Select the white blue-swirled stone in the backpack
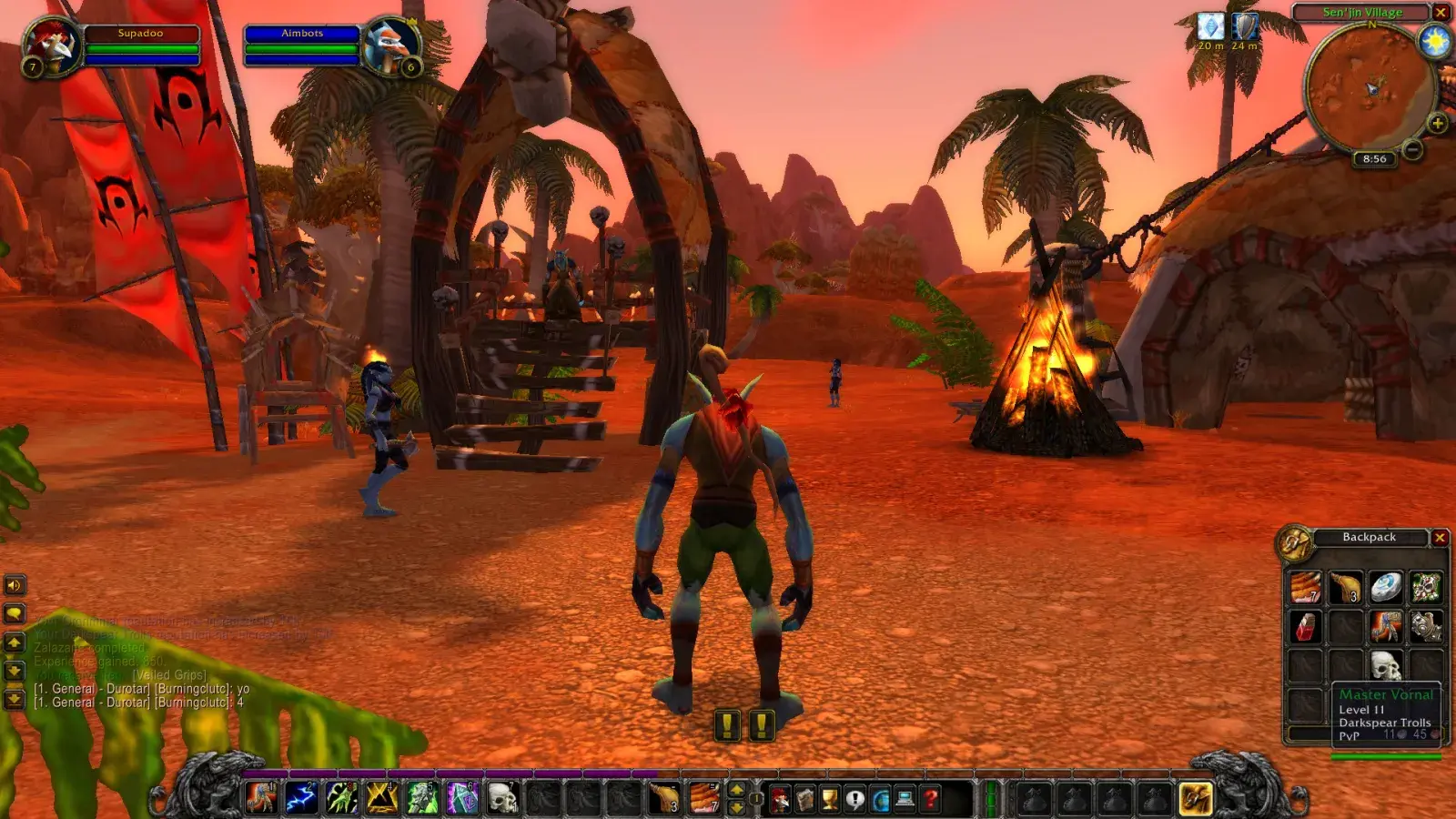Viewport: 1456px width, 819px height. (1386, 587)
